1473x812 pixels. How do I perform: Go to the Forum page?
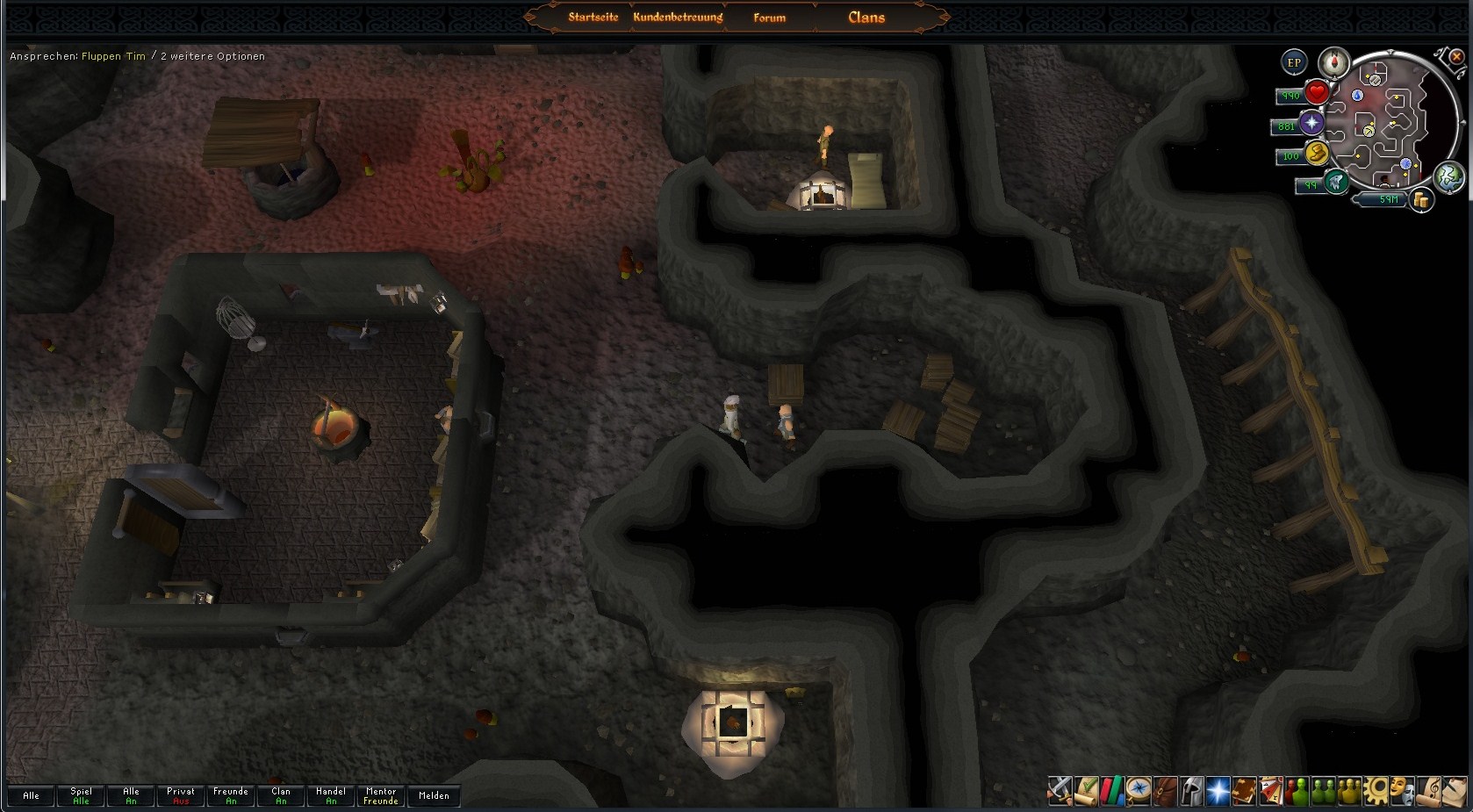(769, 17)
